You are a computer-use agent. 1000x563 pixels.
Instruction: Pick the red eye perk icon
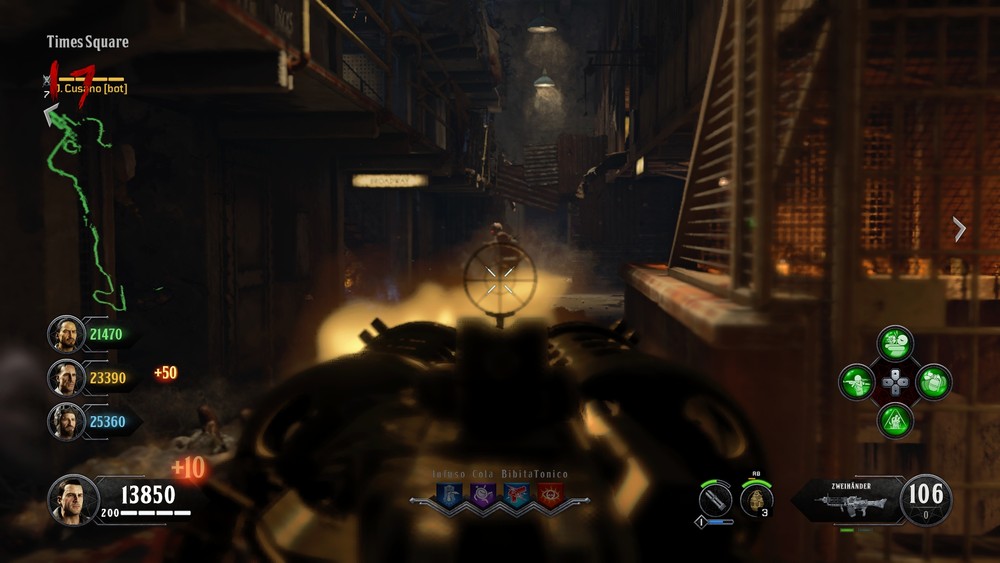point(550,493)
